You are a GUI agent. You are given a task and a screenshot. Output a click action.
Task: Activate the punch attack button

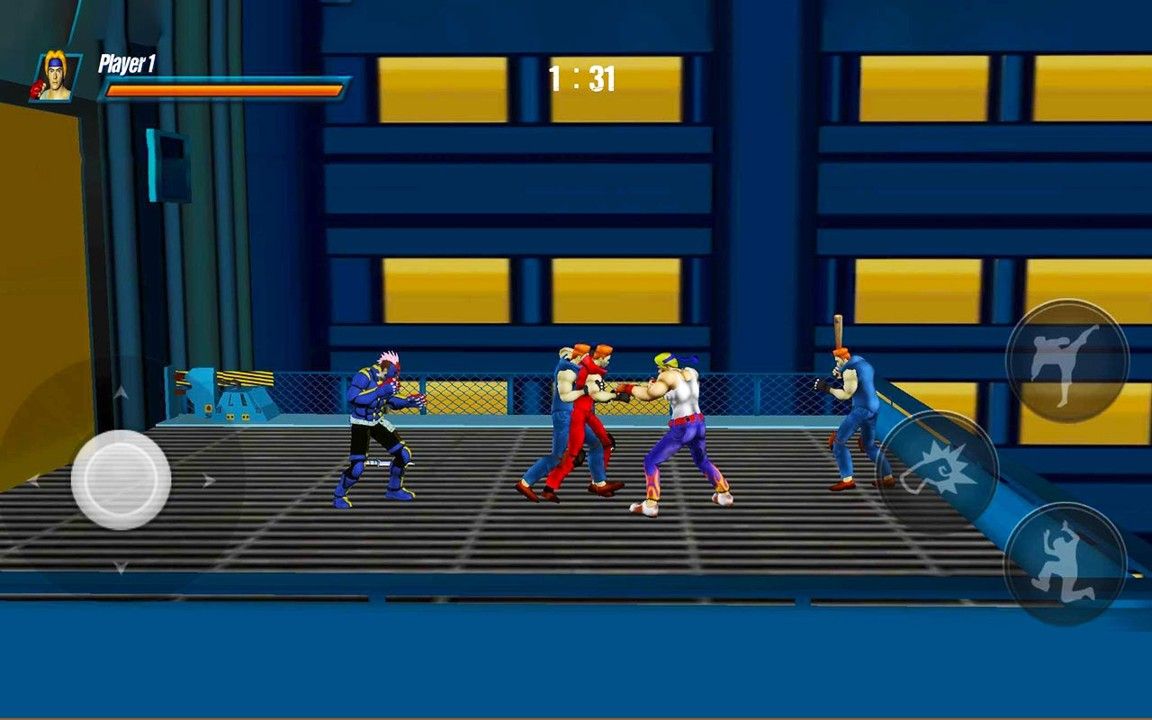938,468
